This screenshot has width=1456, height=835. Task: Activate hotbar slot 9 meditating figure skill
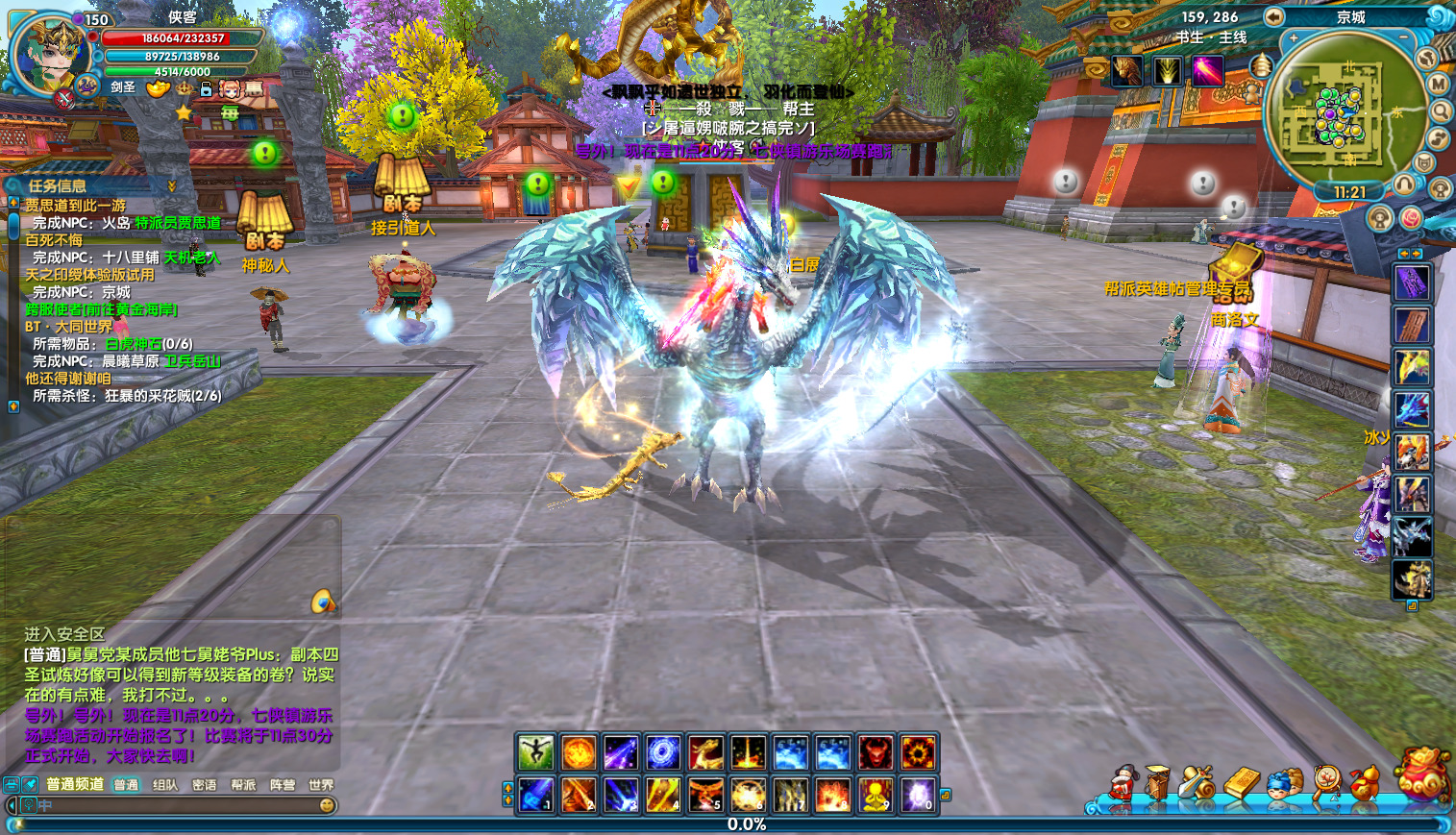[x=875, y=795]
